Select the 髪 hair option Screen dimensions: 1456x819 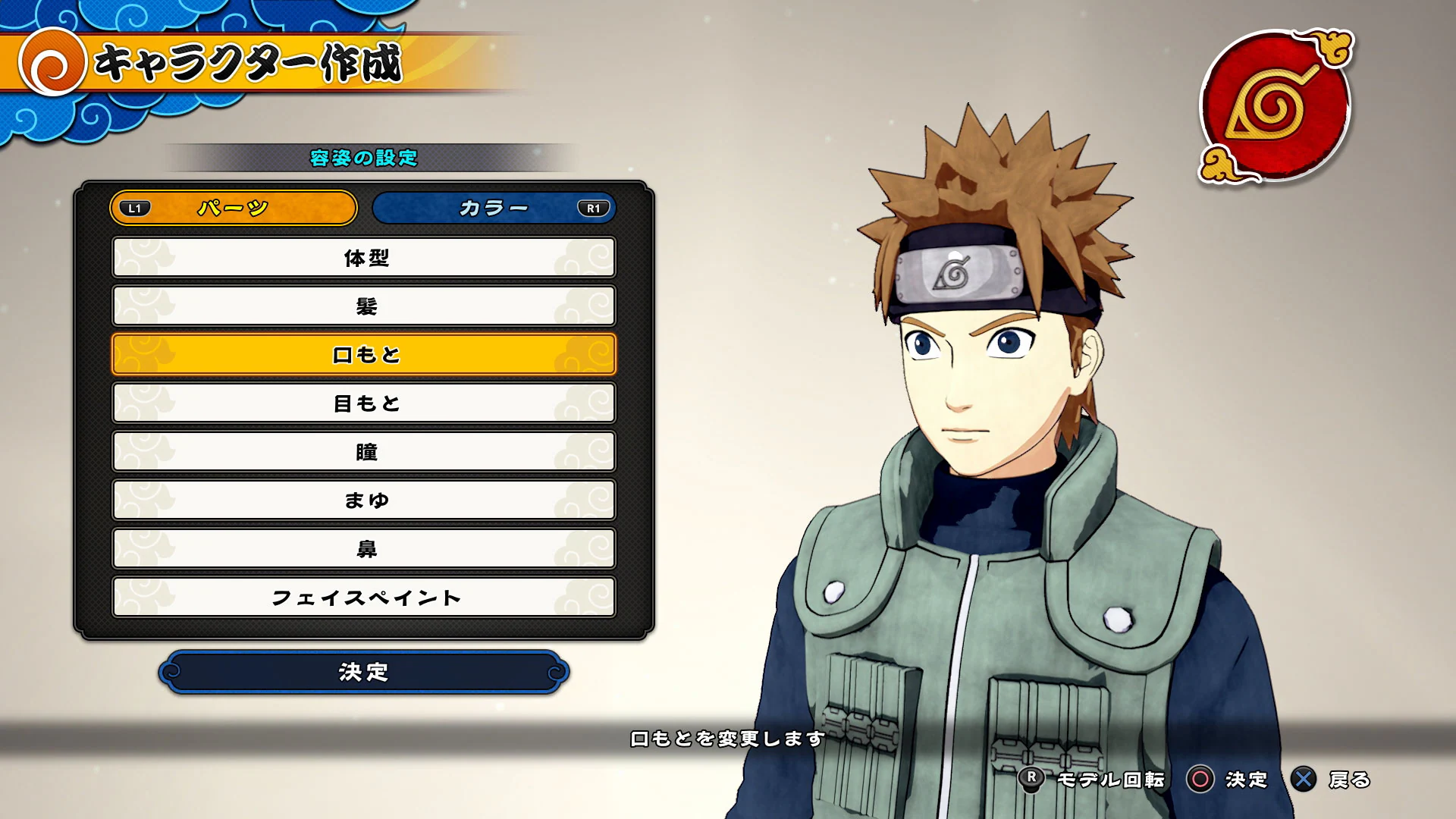tap(366, 306)
